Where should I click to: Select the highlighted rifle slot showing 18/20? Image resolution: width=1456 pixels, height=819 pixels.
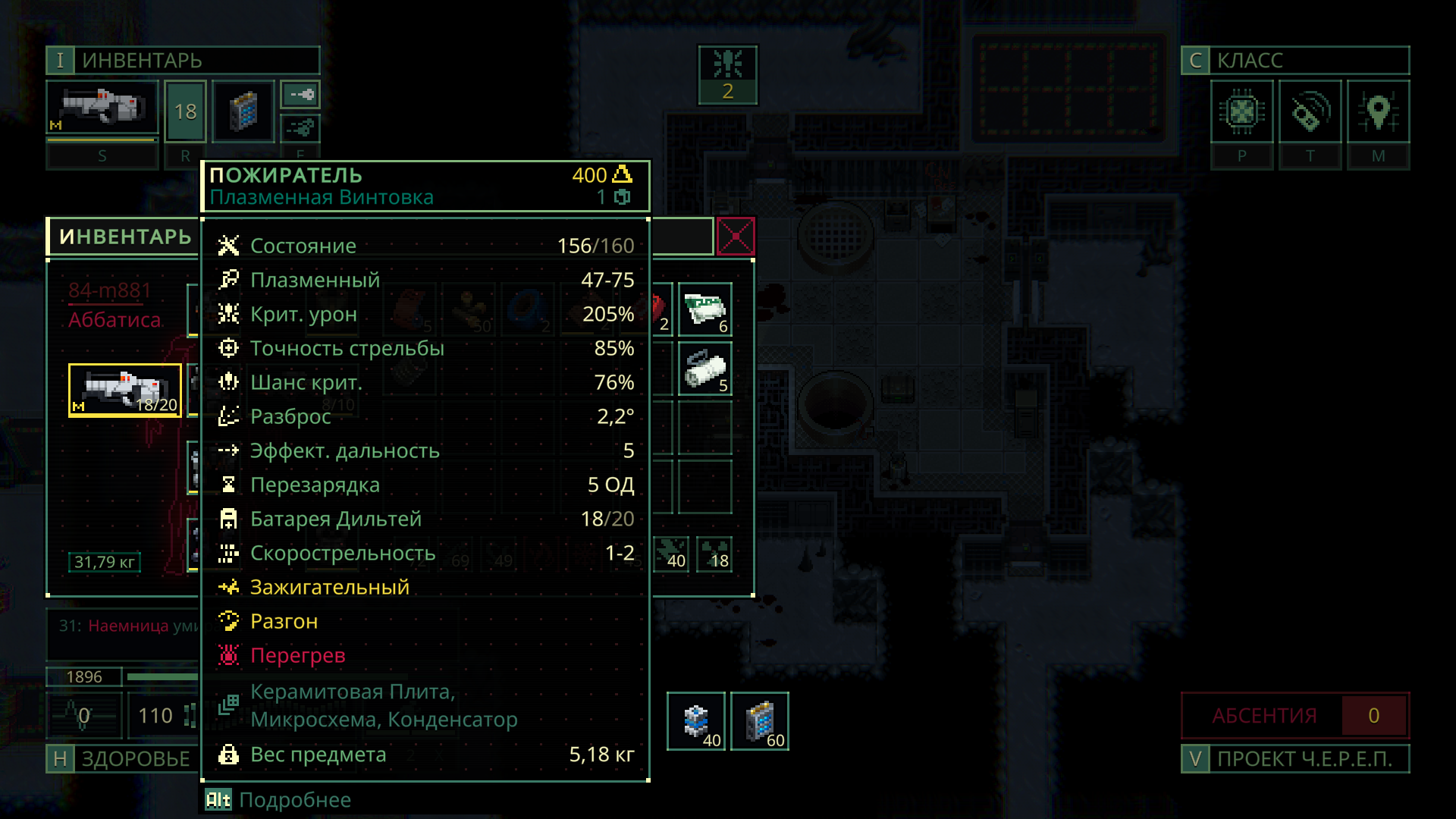(x=125, y=390)
